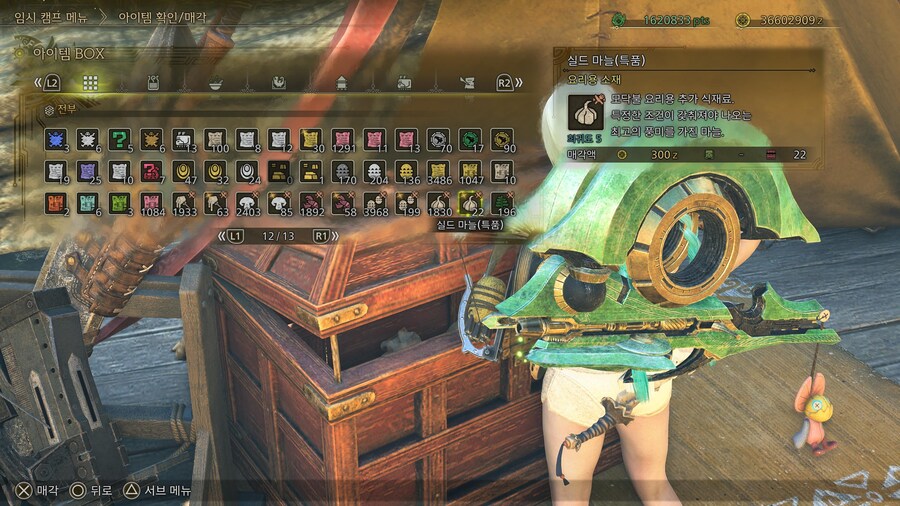The image size is (900, 506).
Task: Switch to the tent category tab
Action: 342,83
